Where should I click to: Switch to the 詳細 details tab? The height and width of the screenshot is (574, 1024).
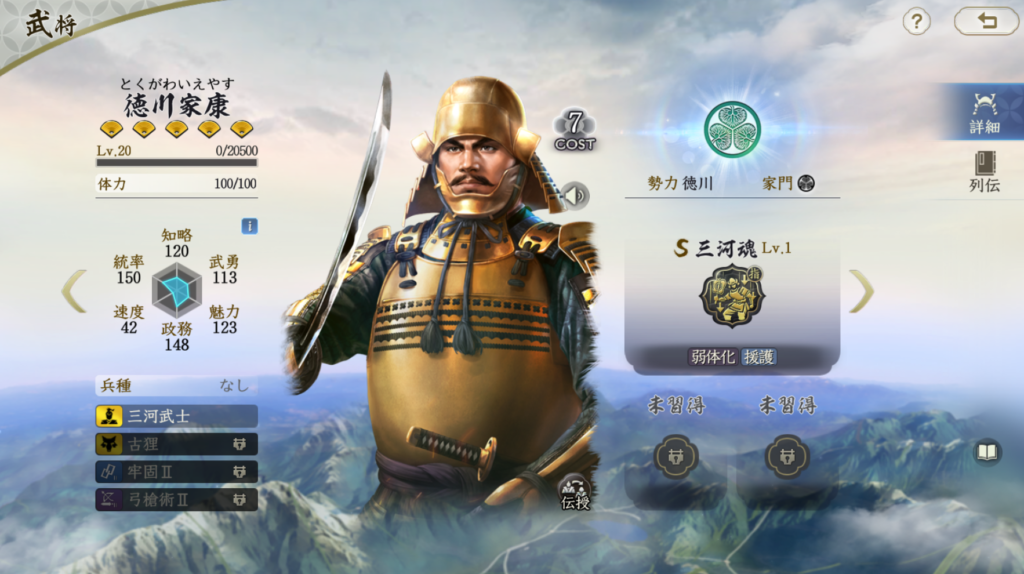(984, 111)
